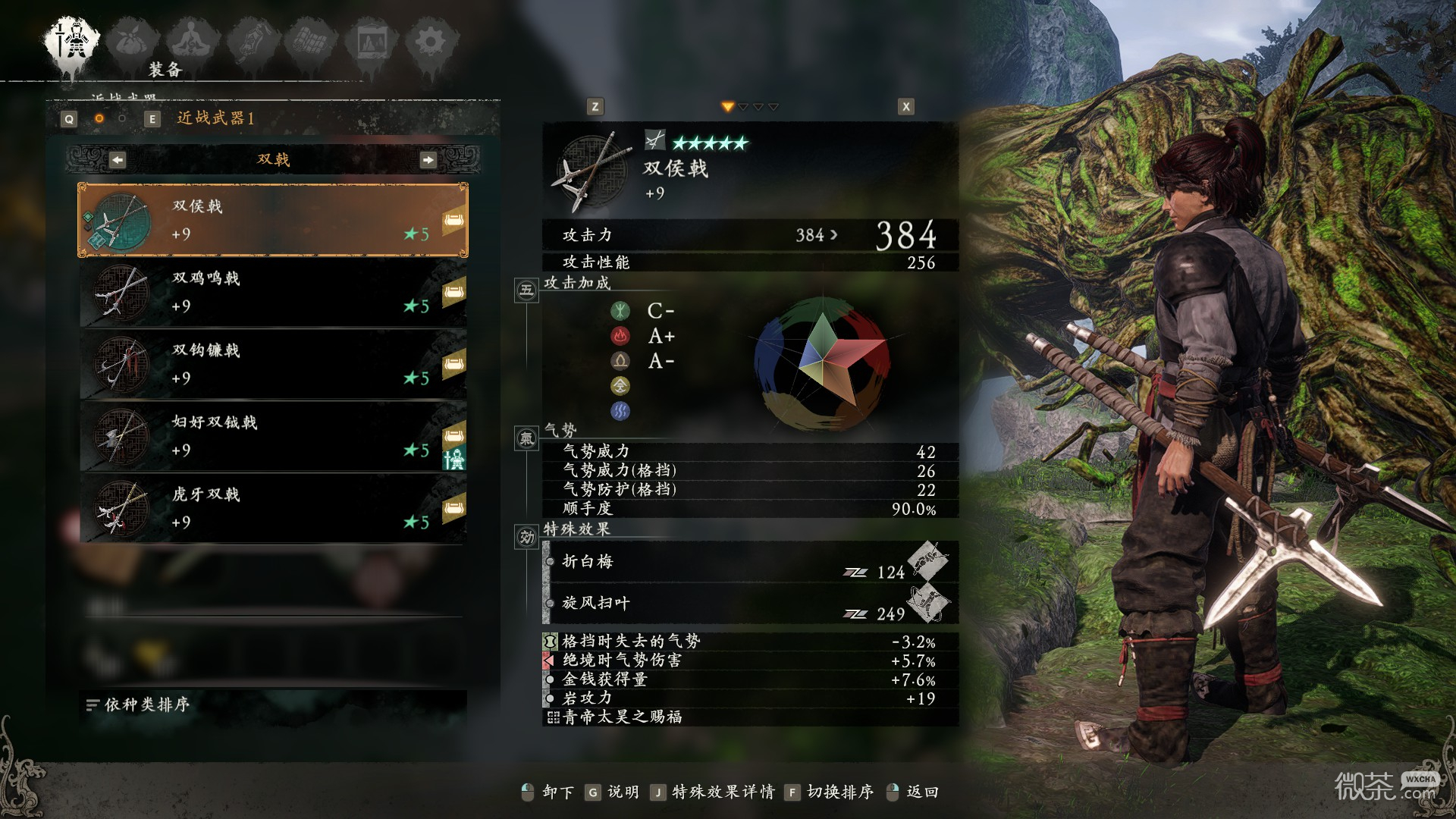Select the orange filled weapon-slot dot

[x=99, y=119]
